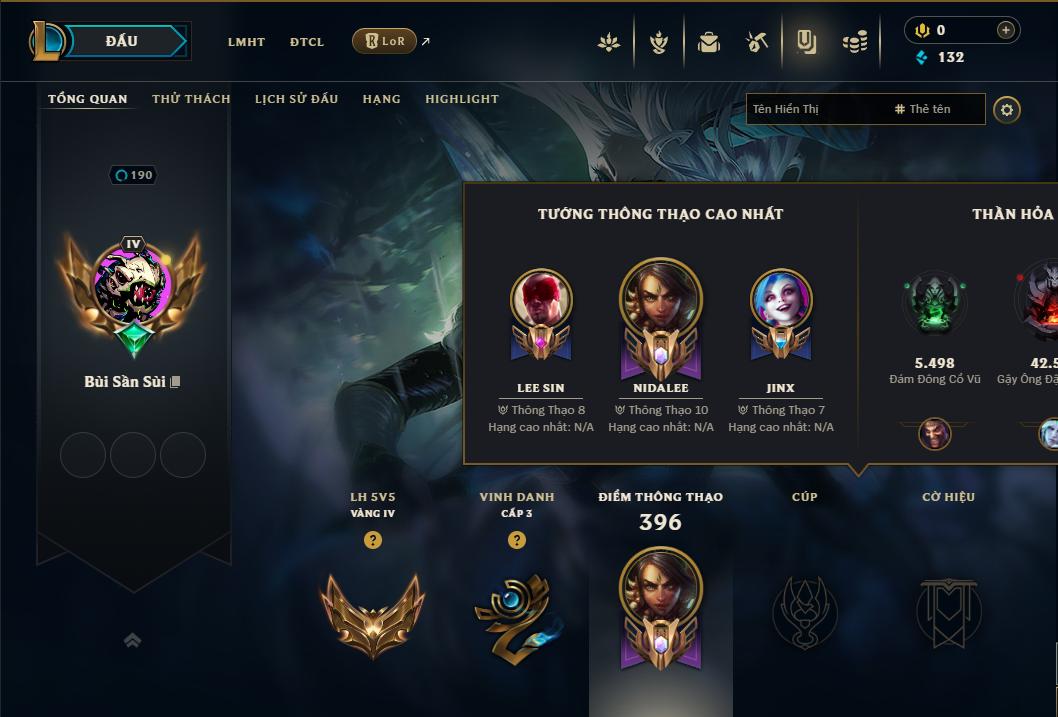Select the Lee Sin mastery portrait
This screenshot has height=717, width=1058.
(x=540, y=300)
